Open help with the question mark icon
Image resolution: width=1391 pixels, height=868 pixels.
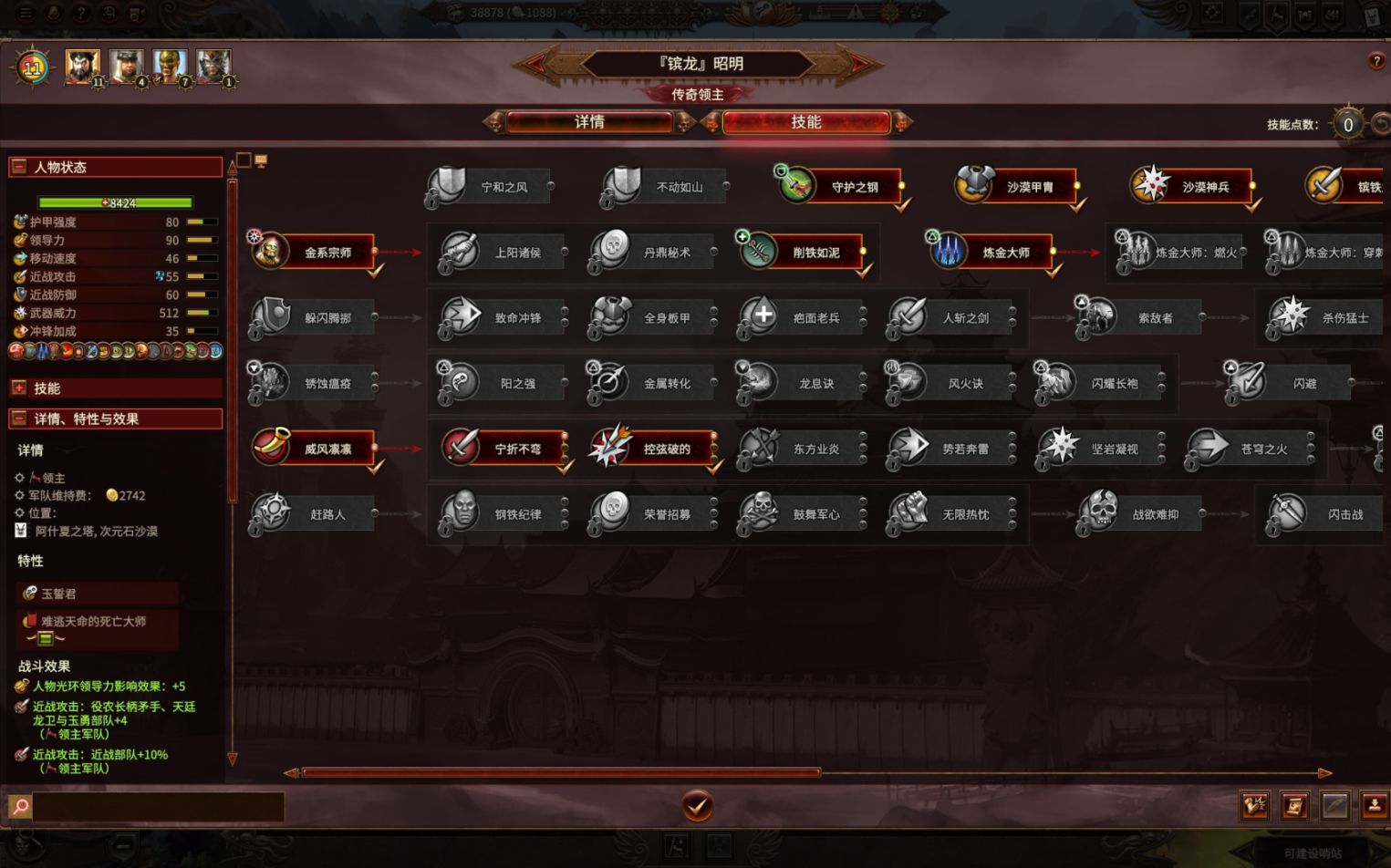(x=1376, y=61)
